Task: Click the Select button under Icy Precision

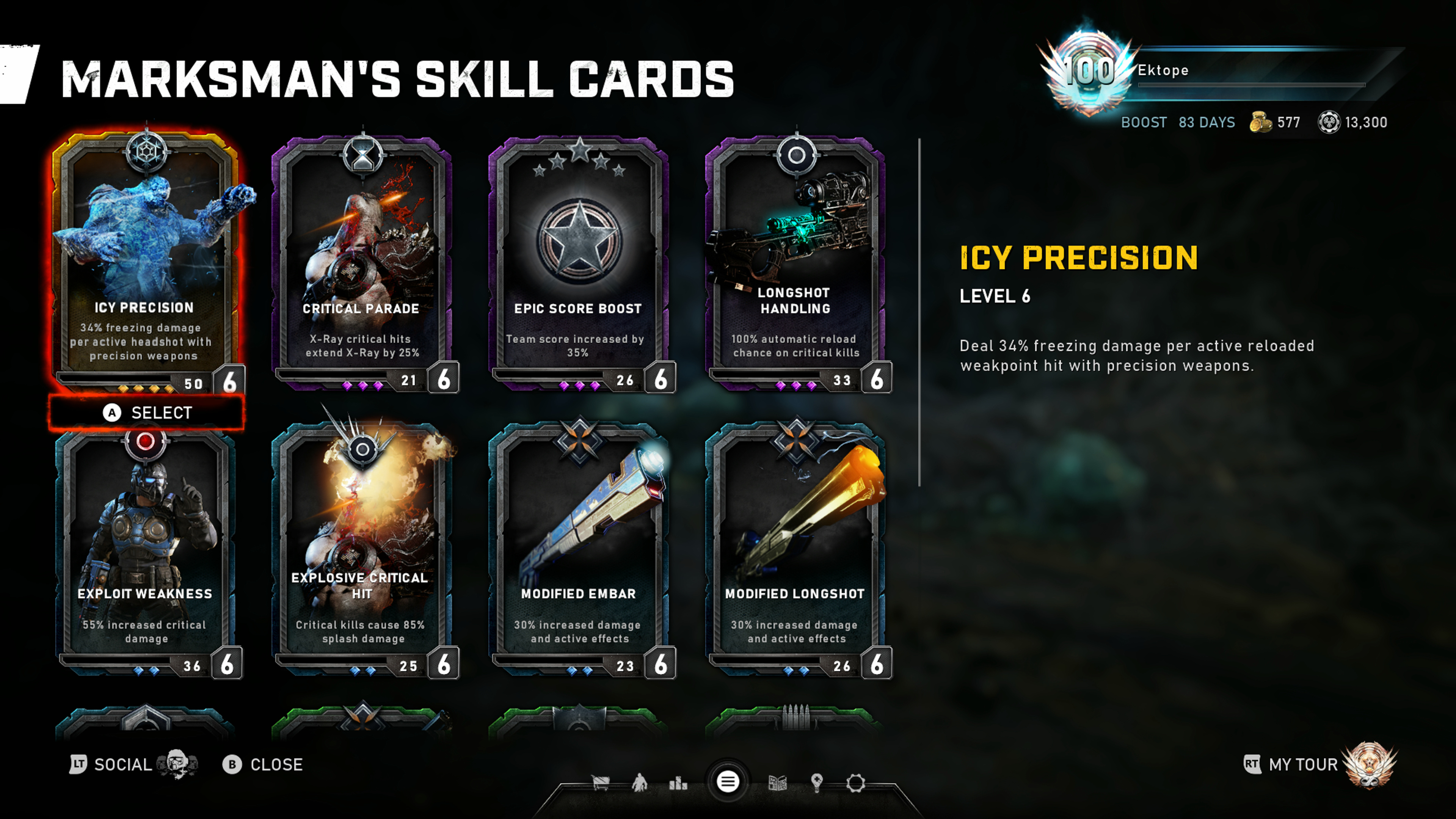Action: click(147, 413)
